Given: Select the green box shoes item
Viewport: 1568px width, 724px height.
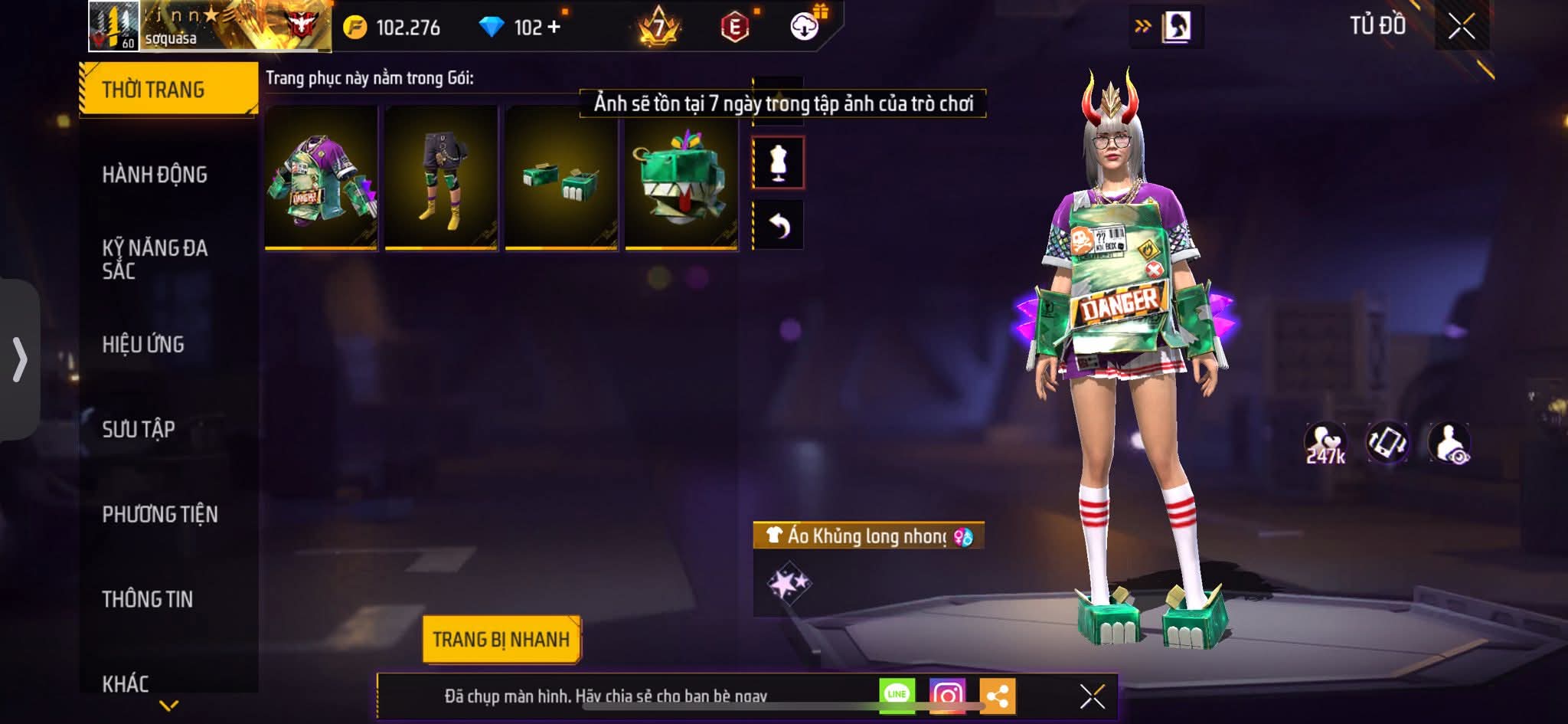Looking at the screenshot, I should click(561, 178).
